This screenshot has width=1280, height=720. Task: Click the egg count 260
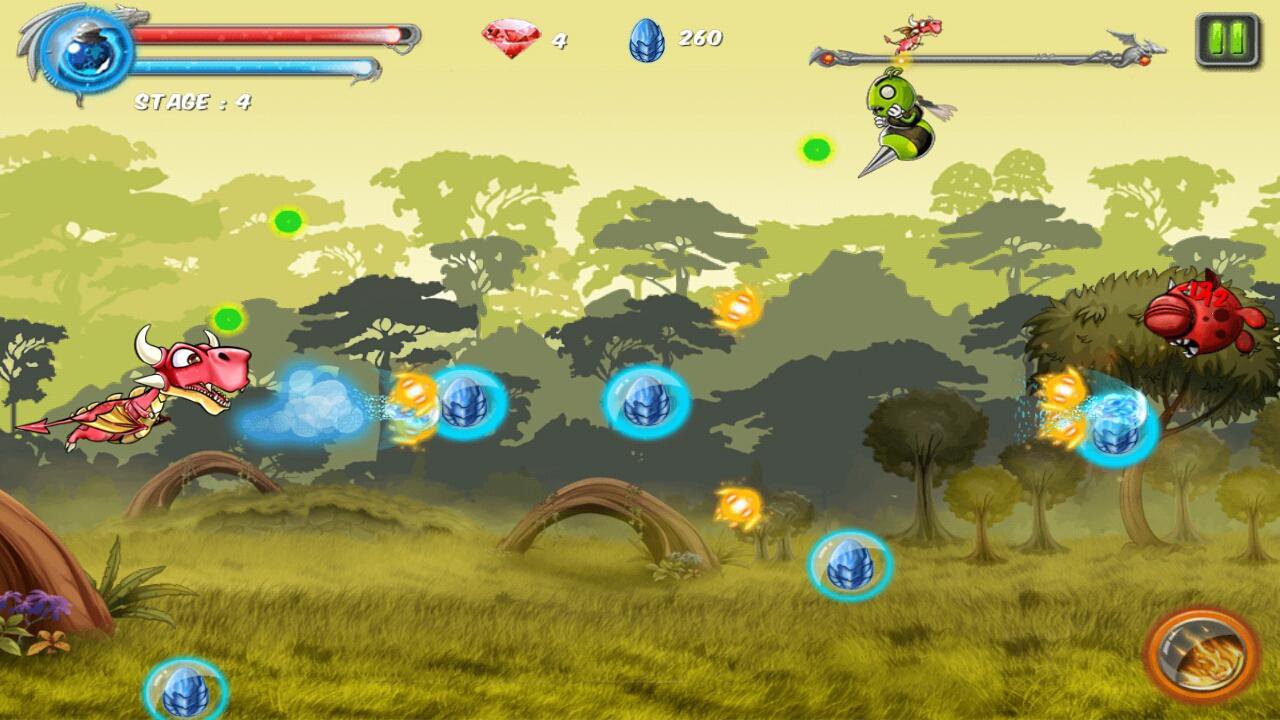[701, 39]
